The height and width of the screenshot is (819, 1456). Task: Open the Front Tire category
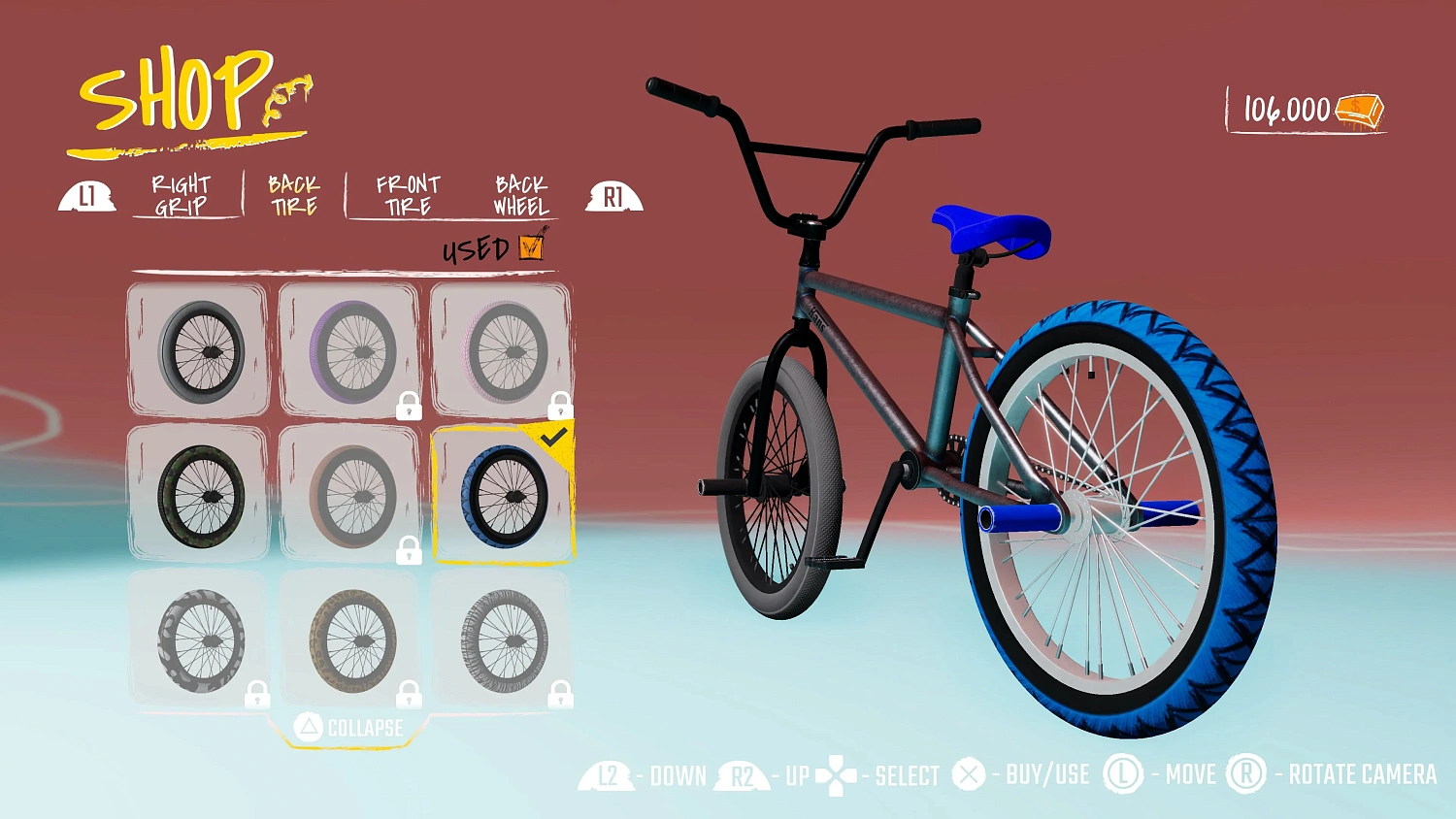click(408, 192)
